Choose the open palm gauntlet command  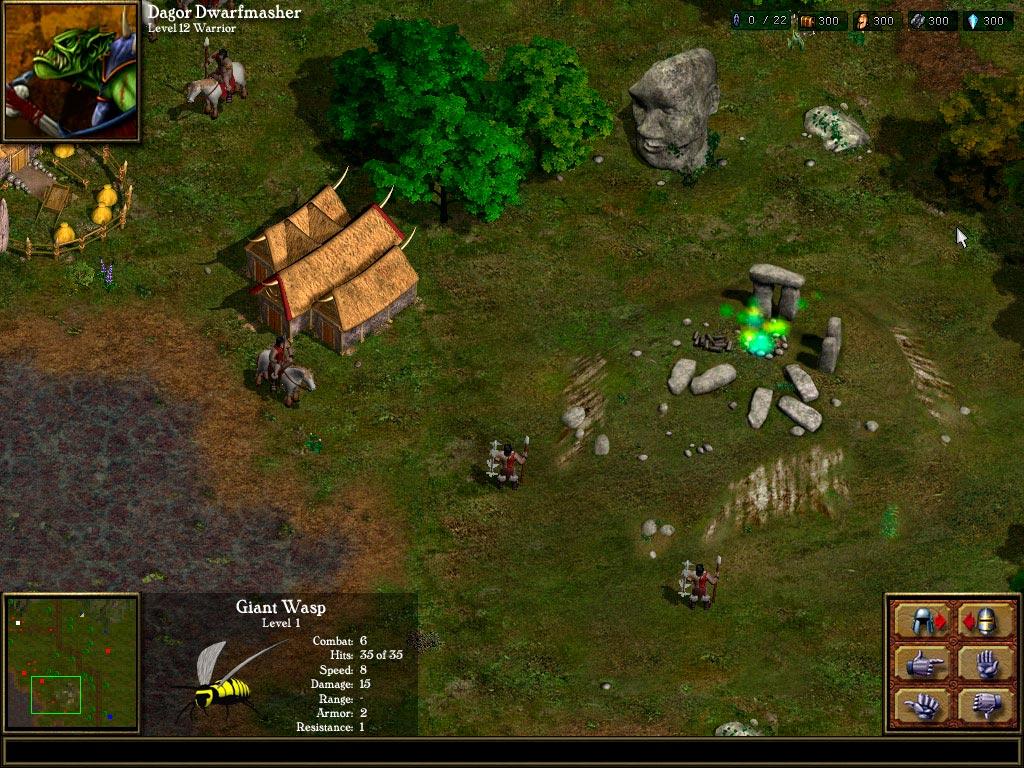[x=985, y=663]
